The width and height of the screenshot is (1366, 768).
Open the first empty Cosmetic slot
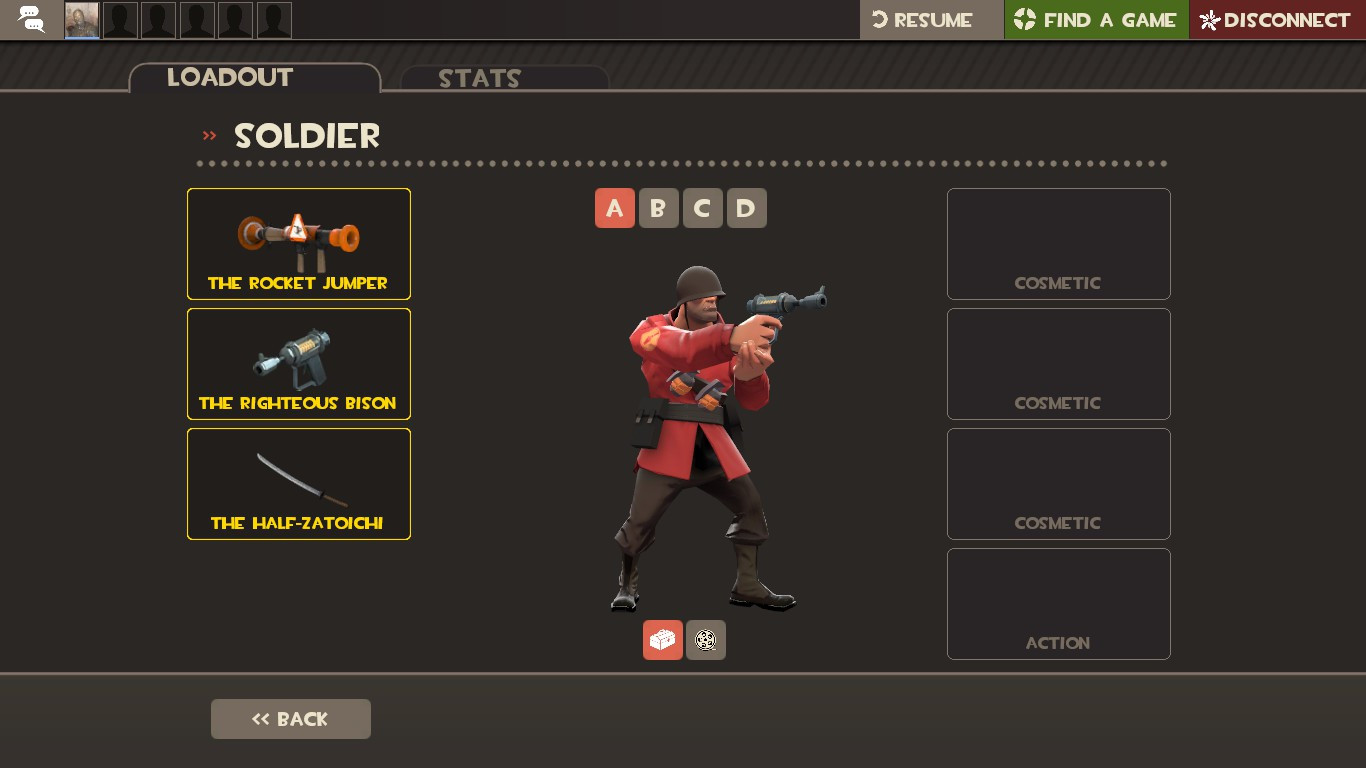point(1058,244)
